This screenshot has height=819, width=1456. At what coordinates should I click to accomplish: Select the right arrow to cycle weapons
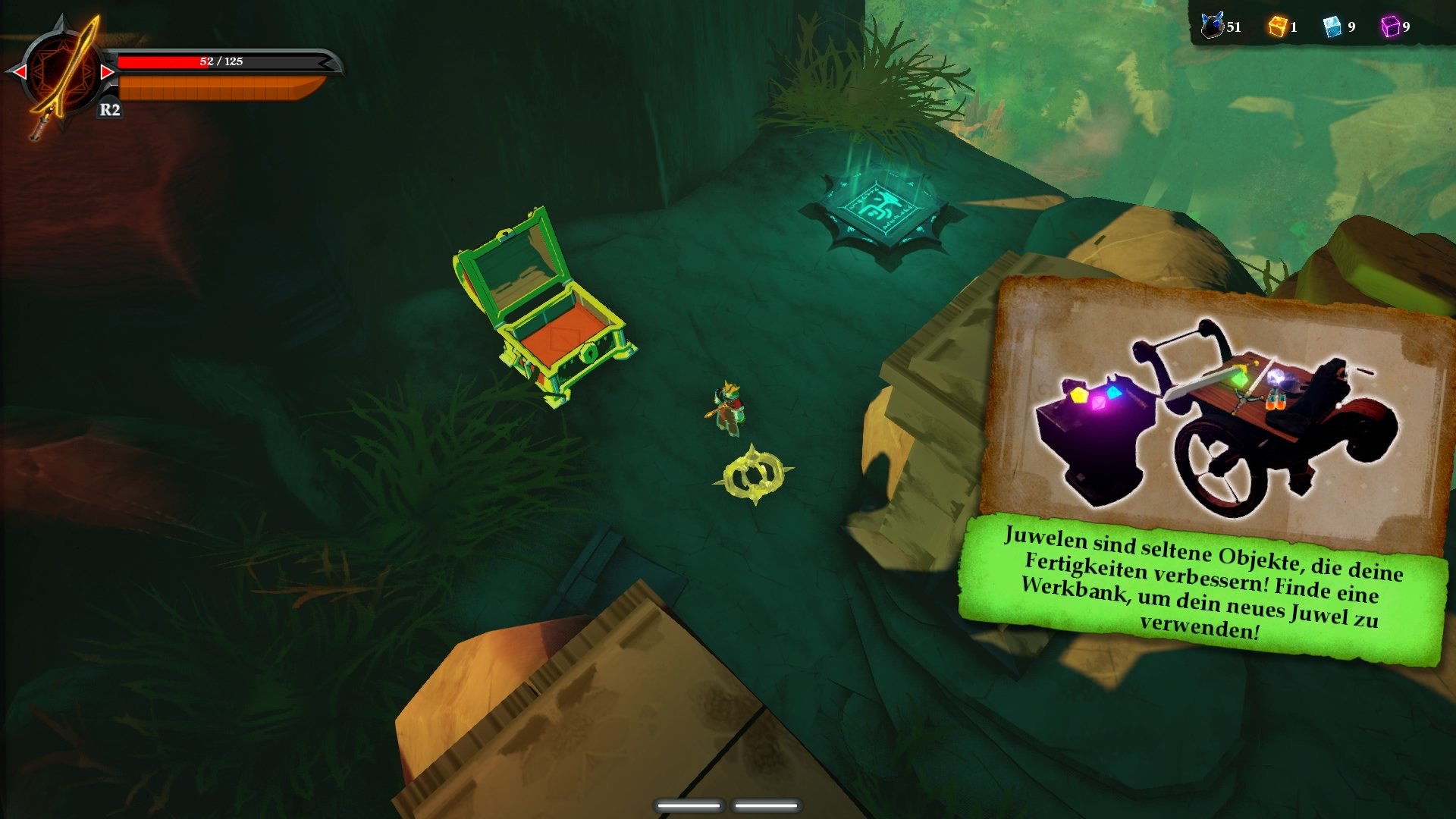108,73
